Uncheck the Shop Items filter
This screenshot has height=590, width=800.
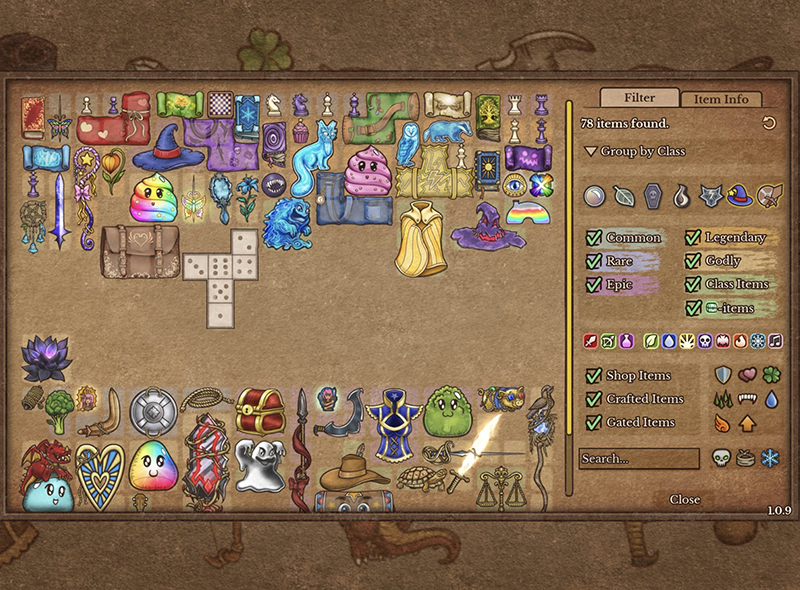[x=594, y=376]
